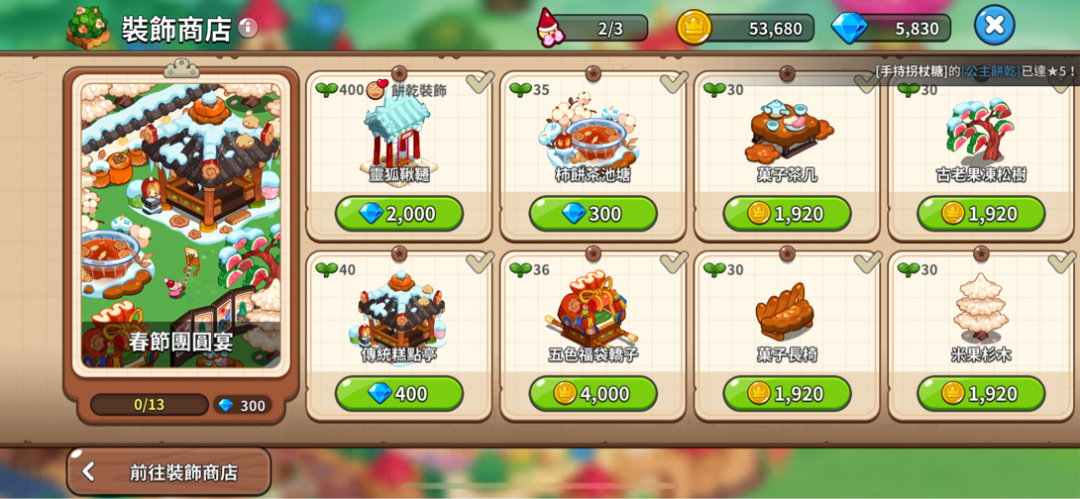The height and width of the screenshot is (499, 1080).
Task: Claim the set's 300 gem reward badge
Action: 240,405
